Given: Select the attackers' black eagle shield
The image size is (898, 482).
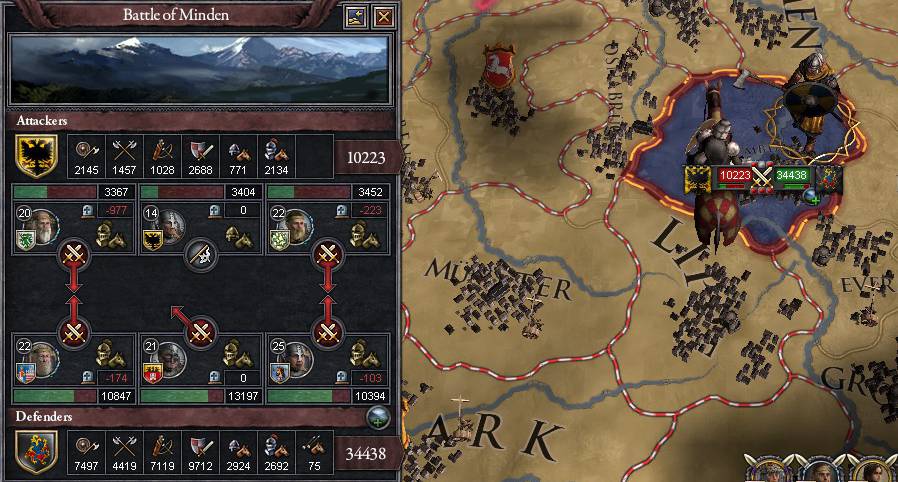Looking at the screenshot, I should [35, 155].
